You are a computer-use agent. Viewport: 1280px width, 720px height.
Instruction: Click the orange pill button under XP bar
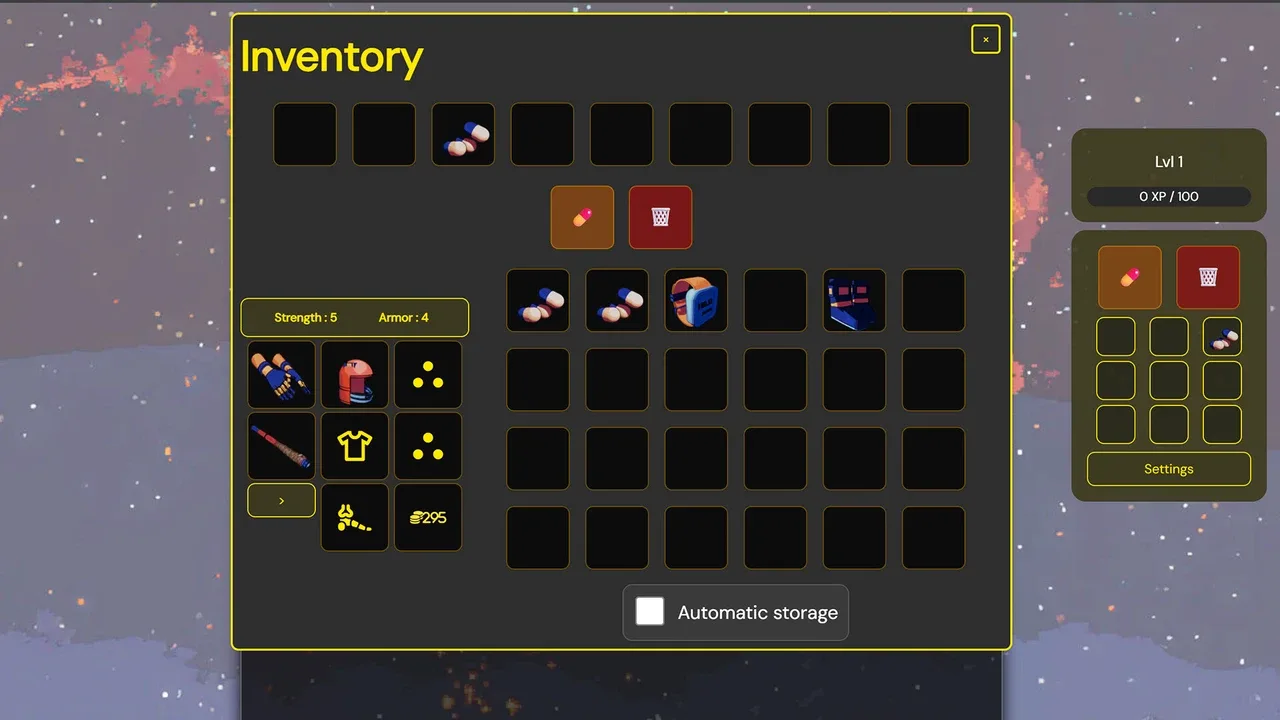point(1130,277)
